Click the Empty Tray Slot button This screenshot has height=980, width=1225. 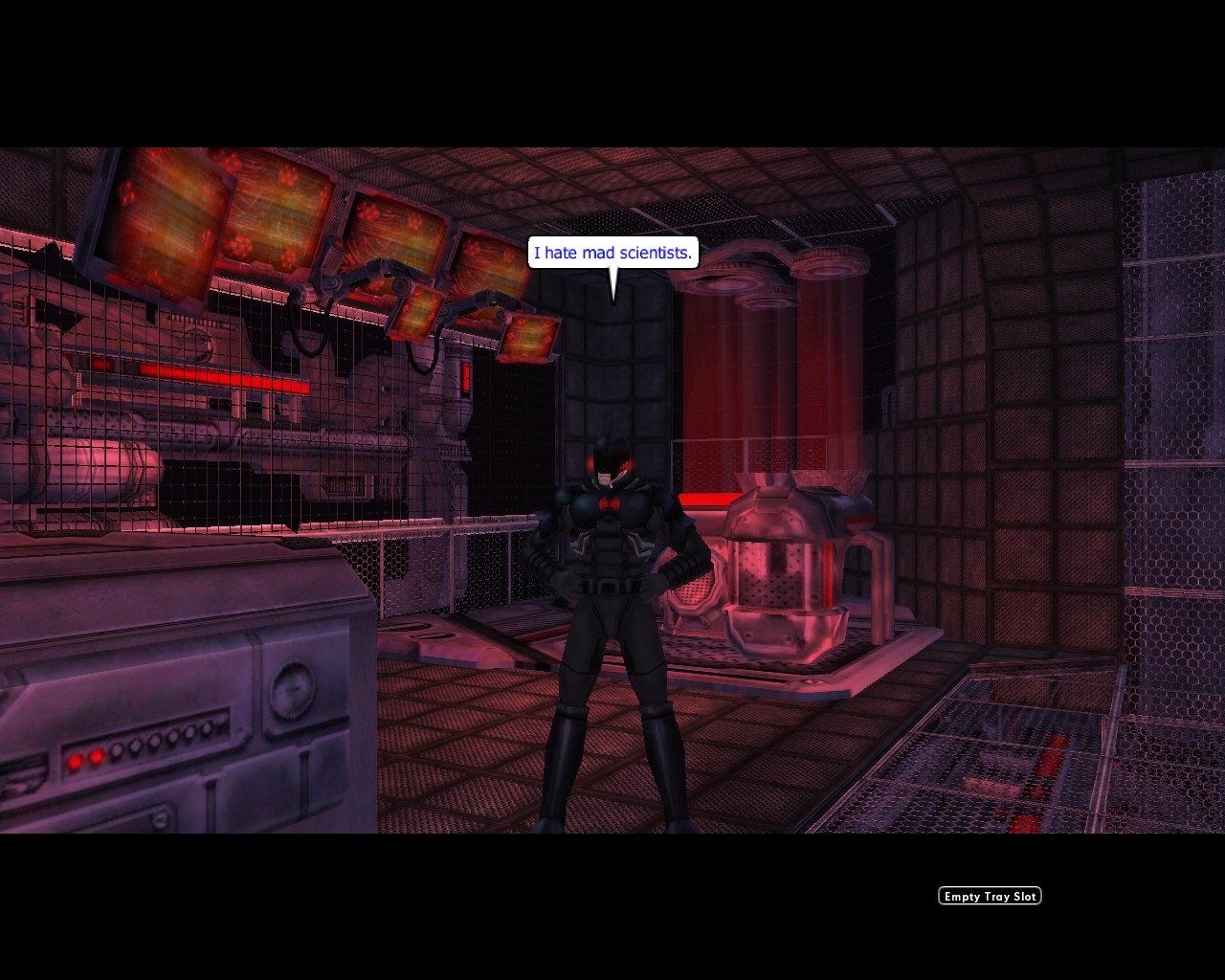(x=989, y=896)
